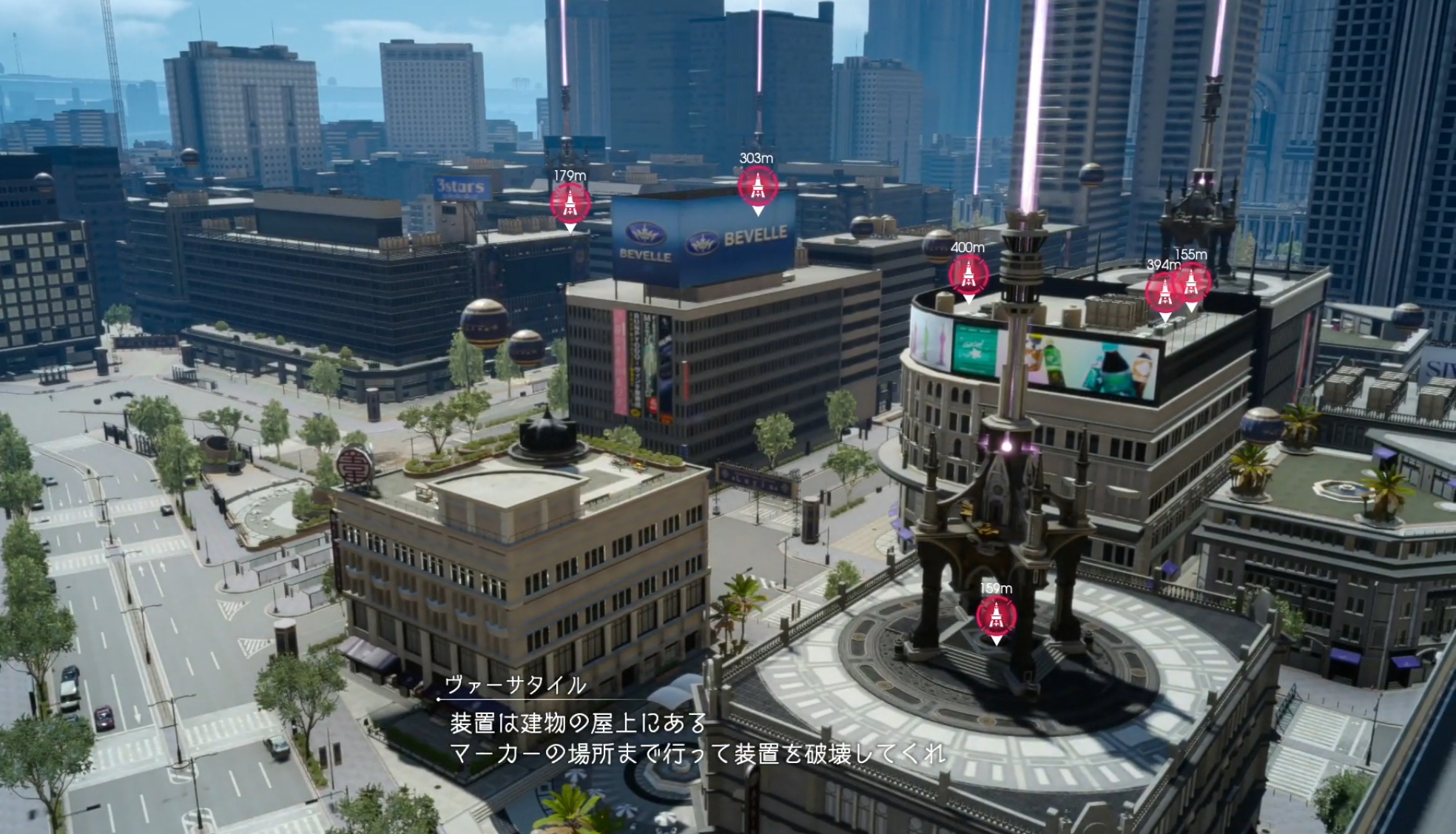
Task: Select the tower marker labeled 179m
Action: (570, 203)
